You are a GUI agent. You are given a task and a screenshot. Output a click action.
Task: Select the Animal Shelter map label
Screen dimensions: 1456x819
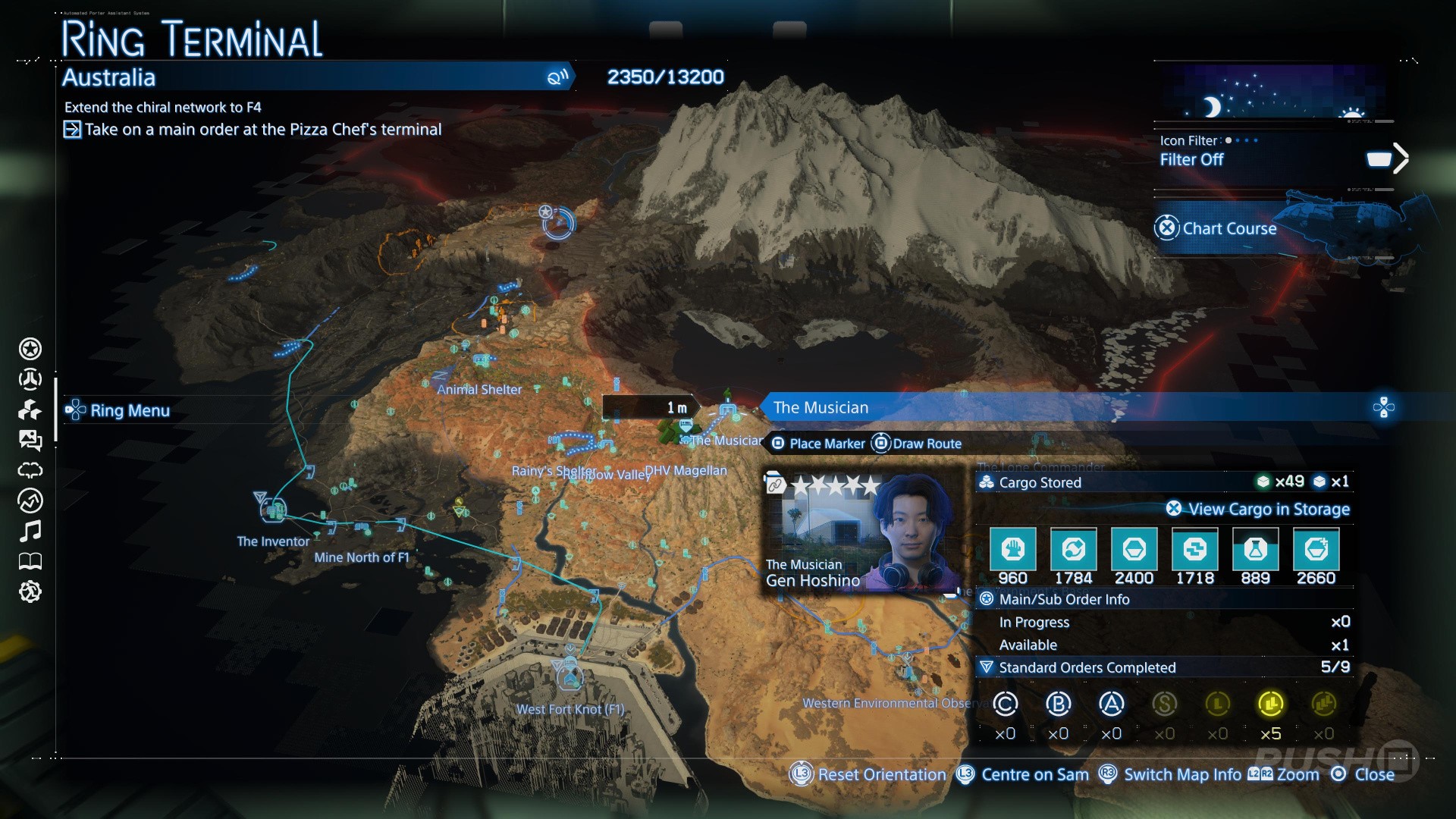pyautogui.click(x=479, y=390)
